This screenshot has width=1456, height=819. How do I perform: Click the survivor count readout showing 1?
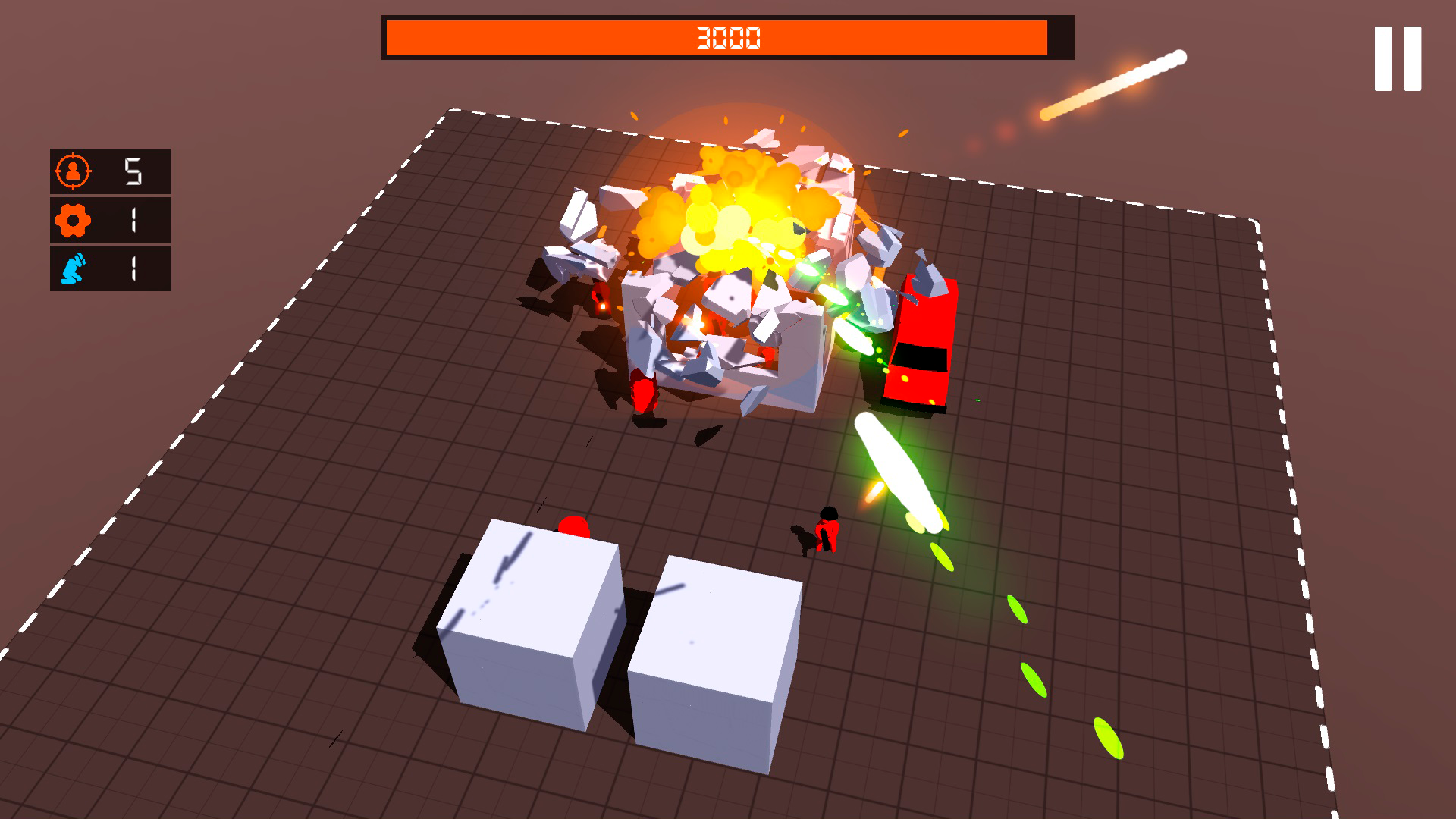tap(135, 268)
